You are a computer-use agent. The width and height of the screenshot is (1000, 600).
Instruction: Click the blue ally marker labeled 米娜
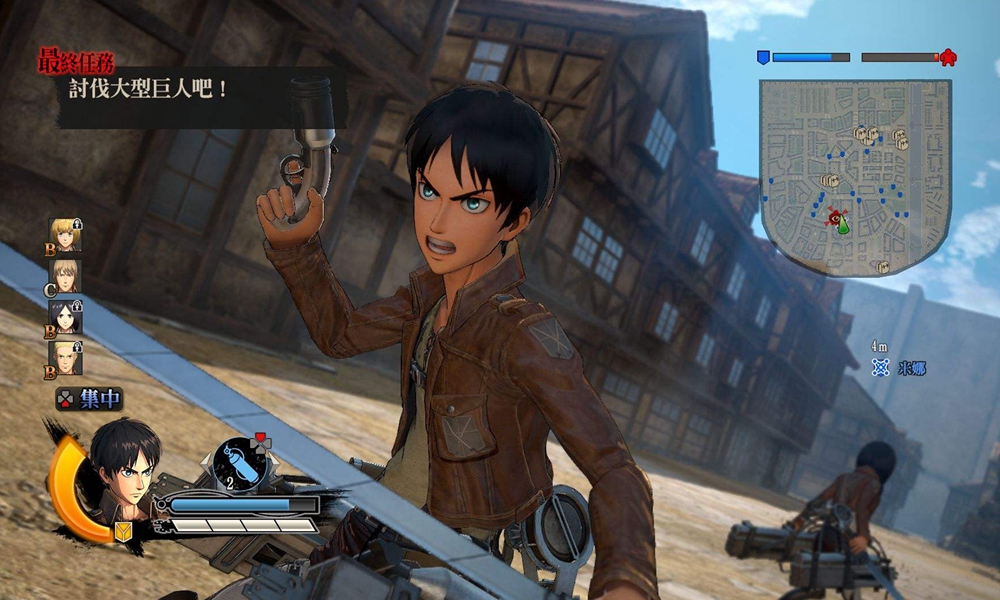click(881, 368)
